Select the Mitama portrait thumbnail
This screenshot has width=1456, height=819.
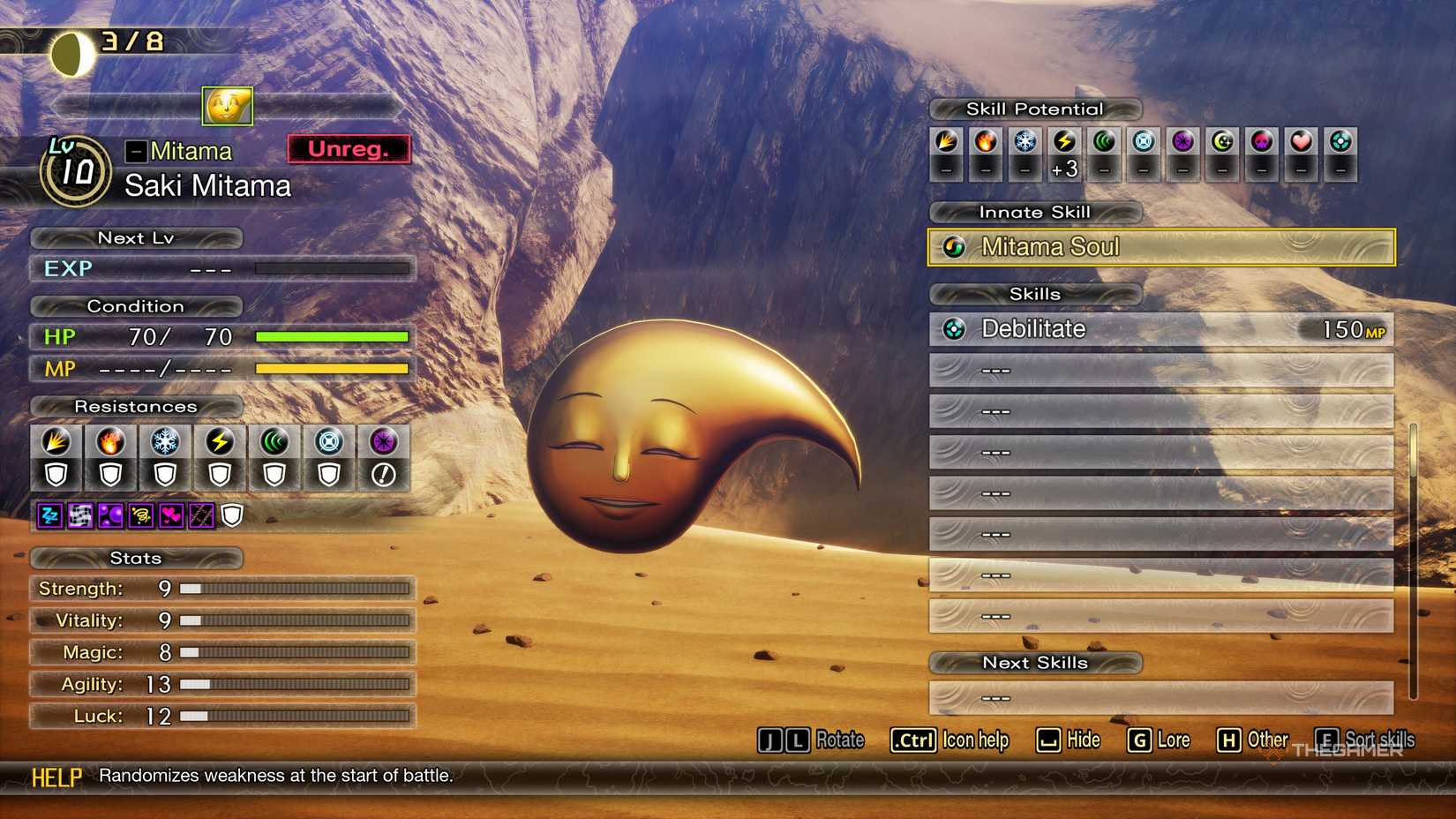pos(226,106)
